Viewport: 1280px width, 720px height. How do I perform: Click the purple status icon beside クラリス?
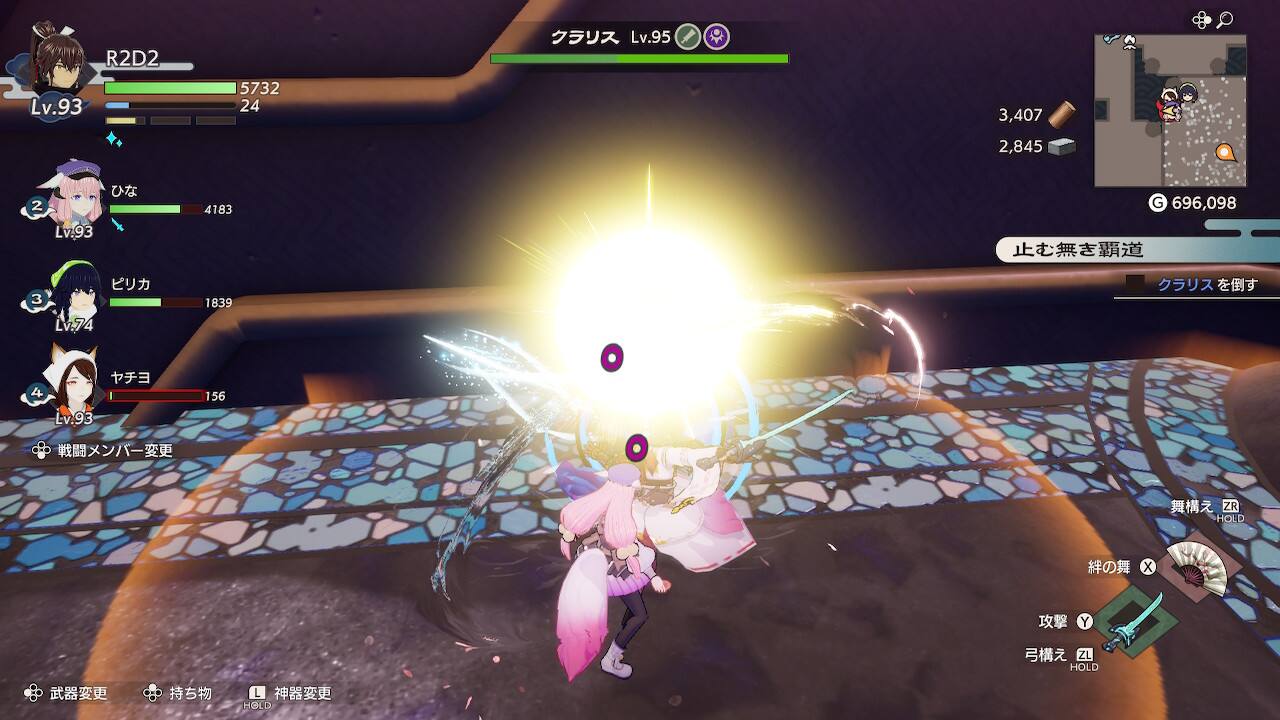tap(716, 38)
